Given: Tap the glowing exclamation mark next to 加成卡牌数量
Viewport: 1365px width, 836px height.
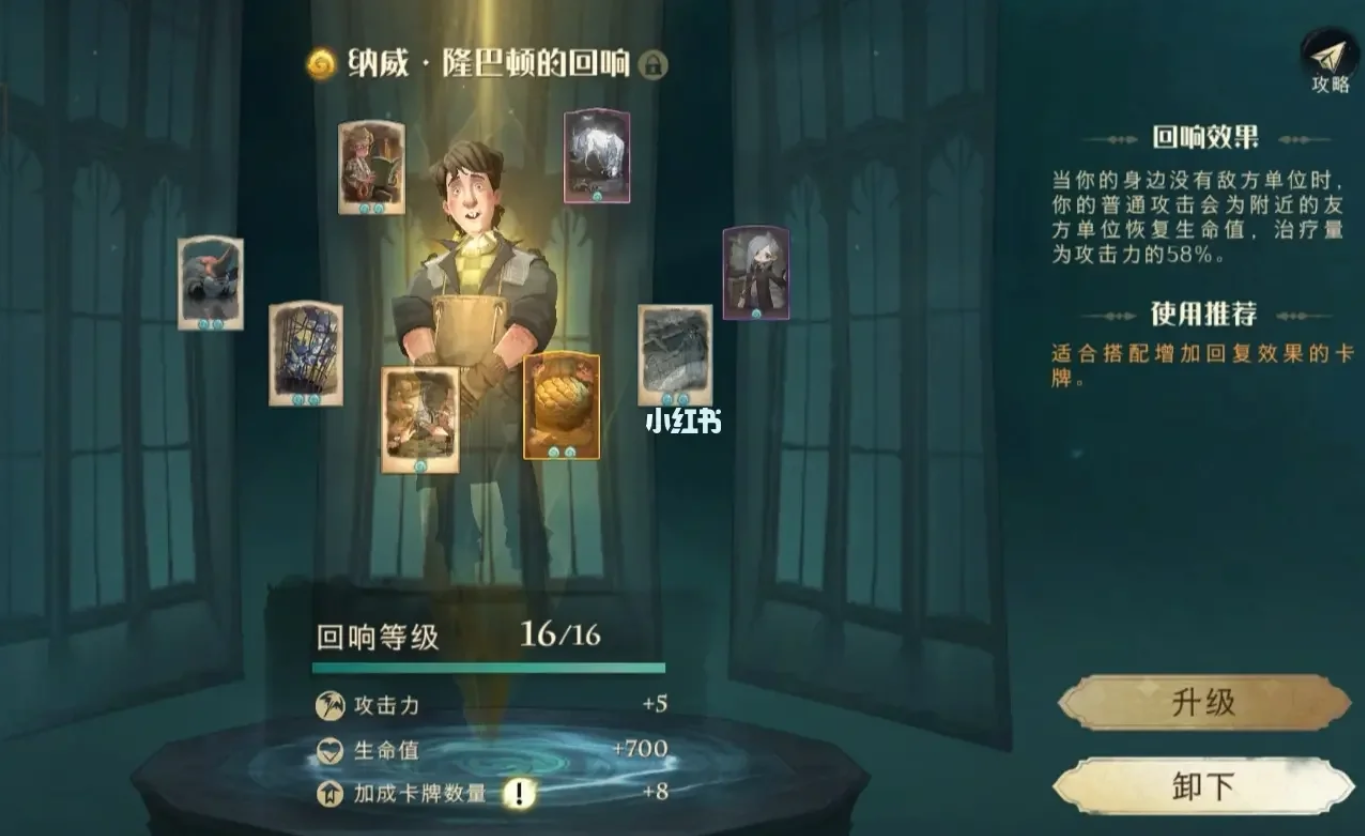Looking at the screenshot, I should [x=518, y=790].
